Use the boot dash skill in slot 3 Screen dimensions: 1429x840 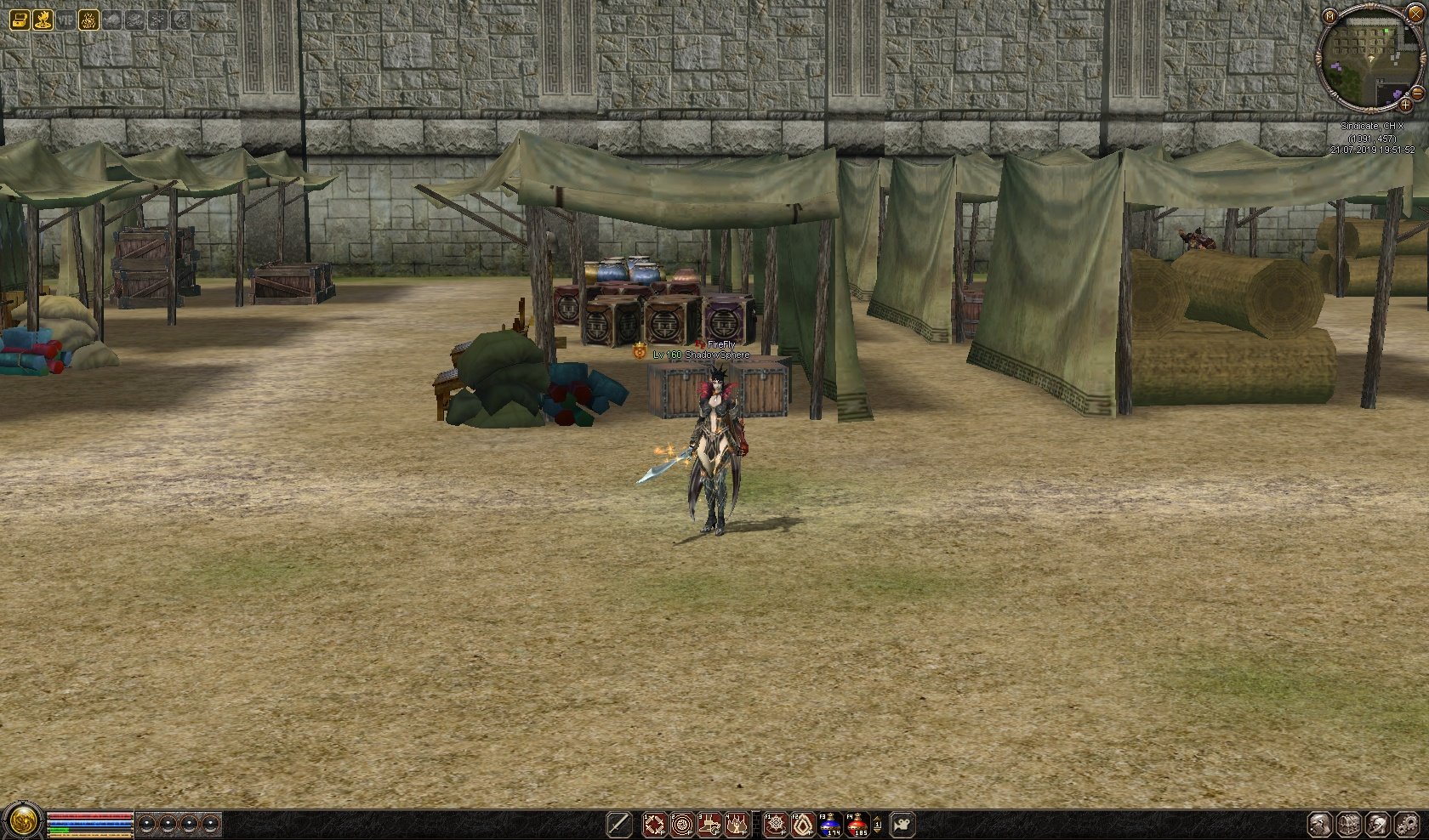click(710, 824)
